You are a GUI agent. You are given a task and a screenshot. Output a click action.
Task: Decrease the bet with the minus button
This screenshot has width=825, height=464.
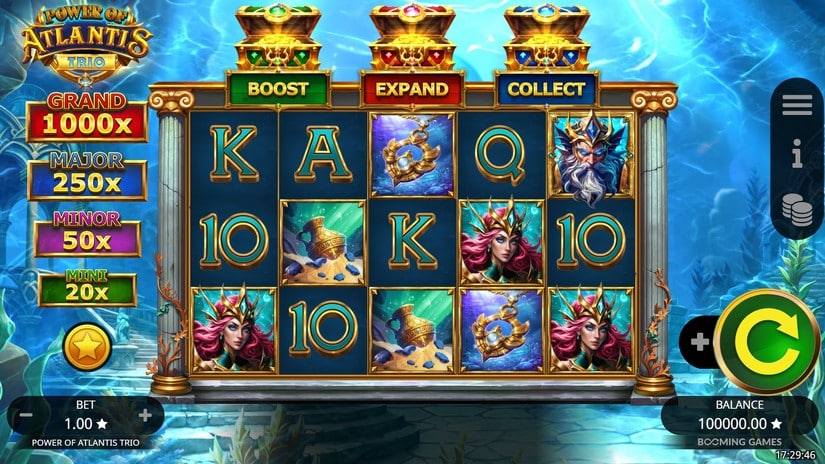click(x=27, y=415)
